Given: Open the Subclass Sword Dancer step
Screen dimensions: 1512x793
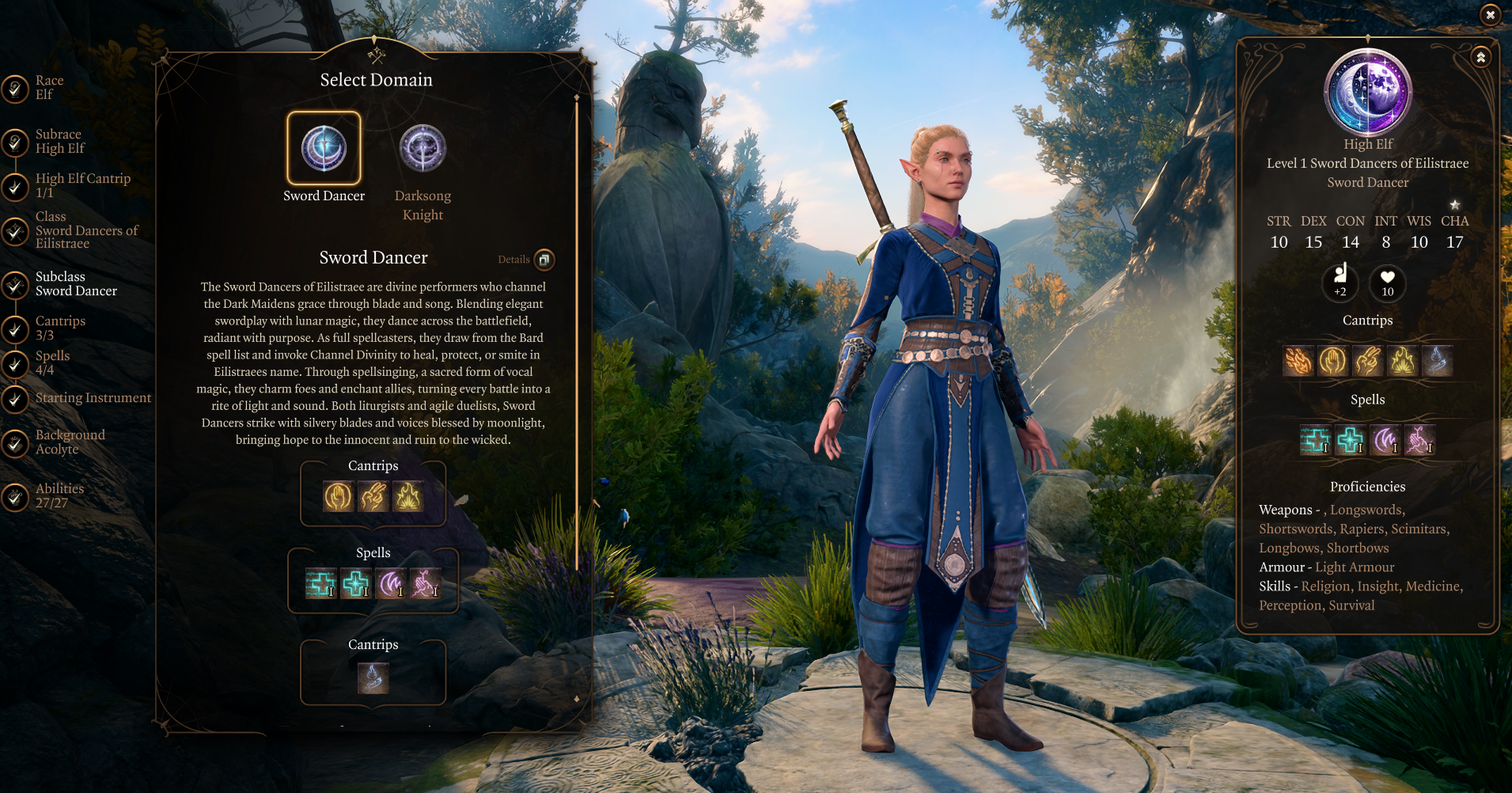Looking at the screenshot, I should click(x=76, y=284).
